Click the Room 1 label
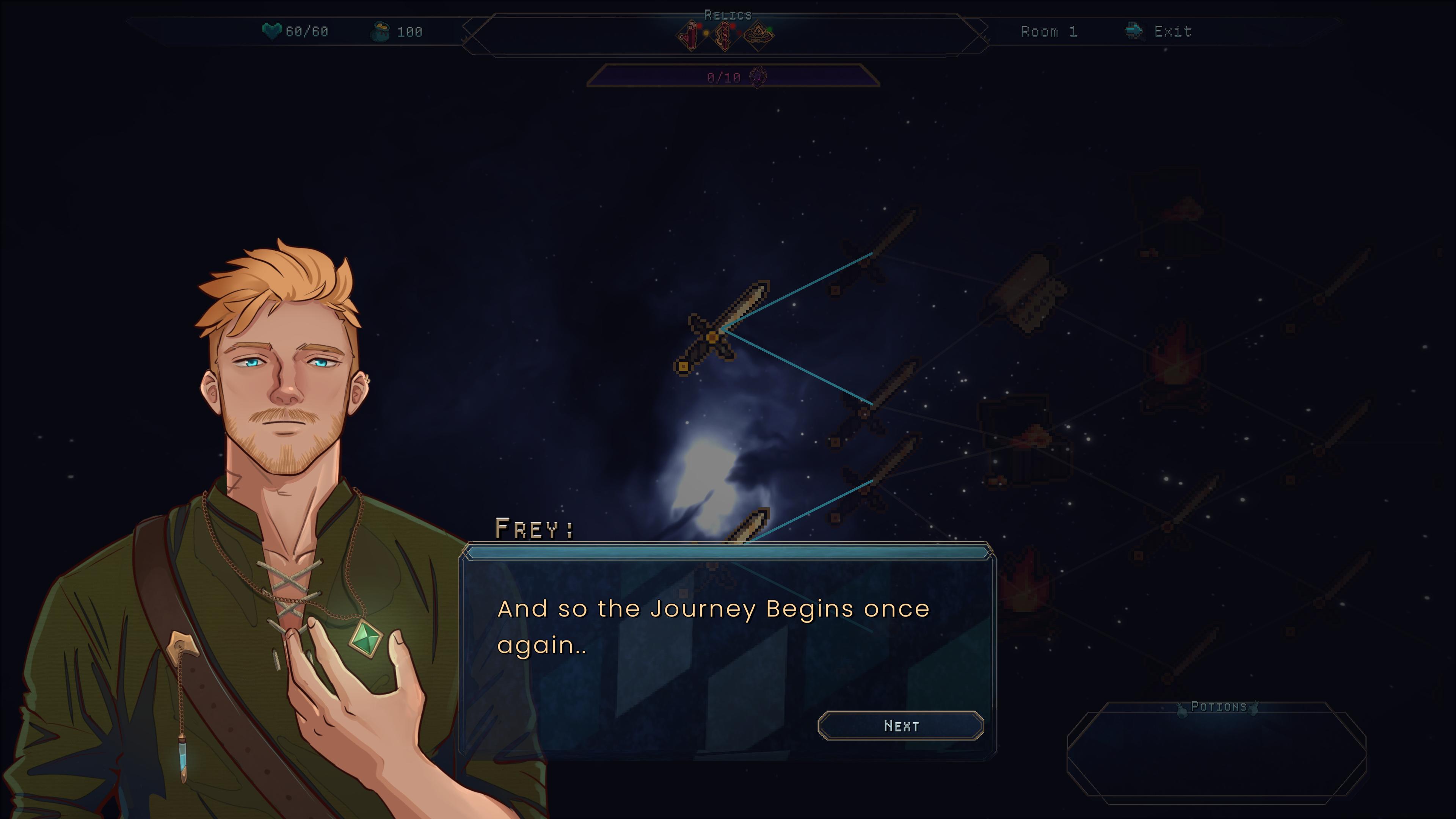This screenshot has width=1456, height=819. click(1050, 31)
